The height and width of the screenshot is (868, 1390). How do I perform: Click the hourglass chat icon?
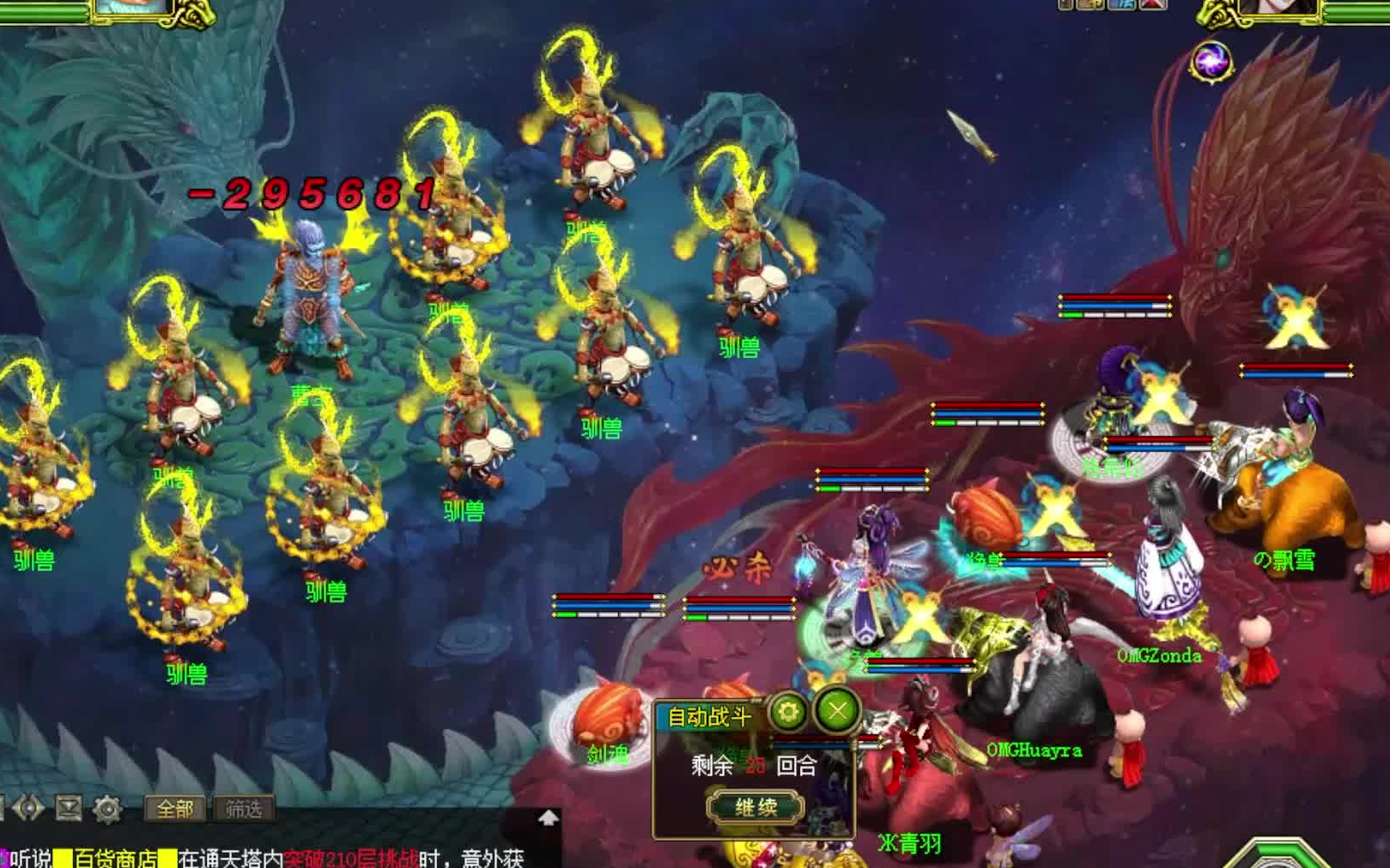(x=69, y=808)
